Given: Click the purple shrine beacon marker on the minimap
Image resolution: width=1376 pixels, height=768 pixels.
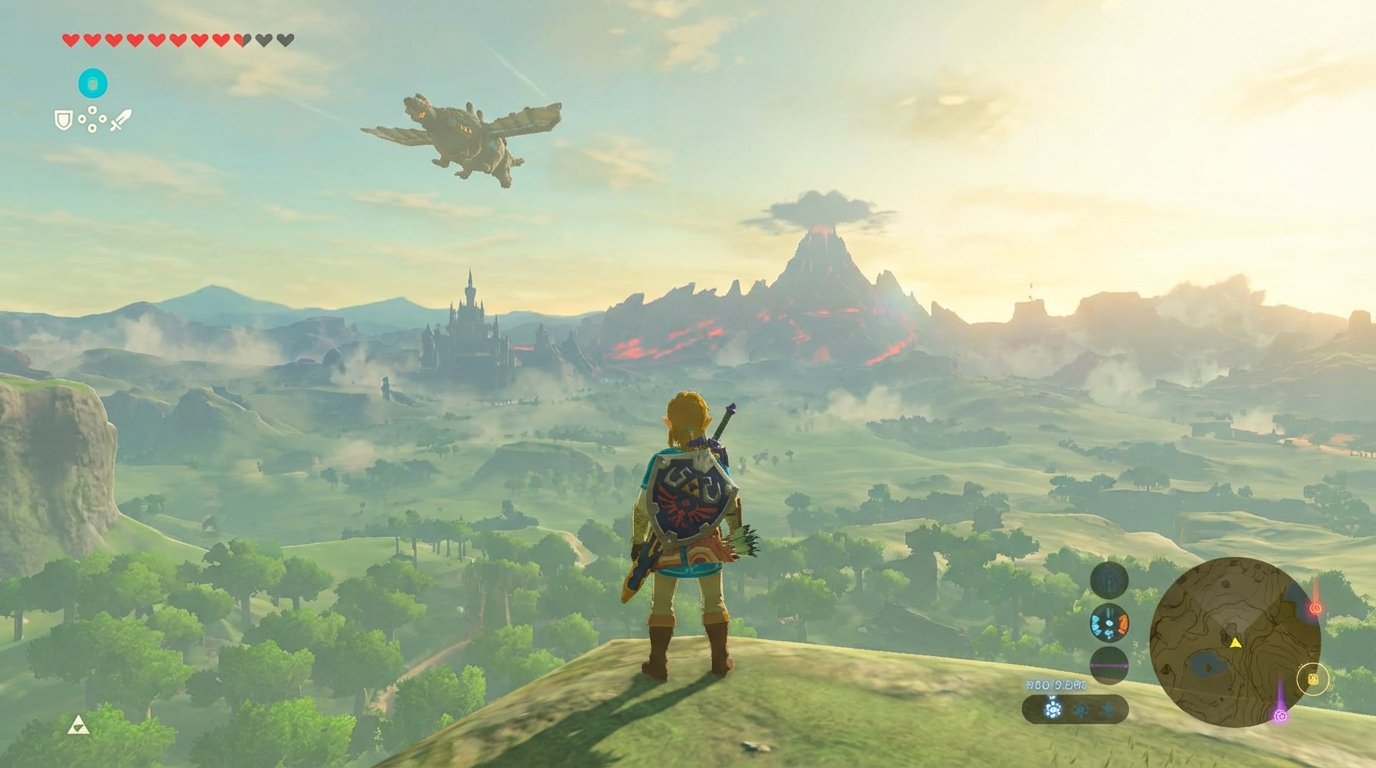Looking at the screenshot, I should [1281, 714].
